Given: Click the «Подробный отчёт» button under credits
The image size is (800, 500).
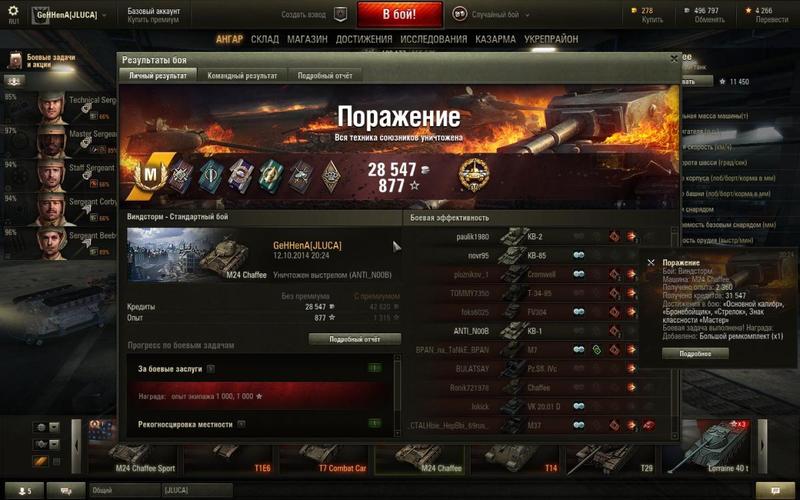Looking at the screenshot, I should (x=354, y=339).
